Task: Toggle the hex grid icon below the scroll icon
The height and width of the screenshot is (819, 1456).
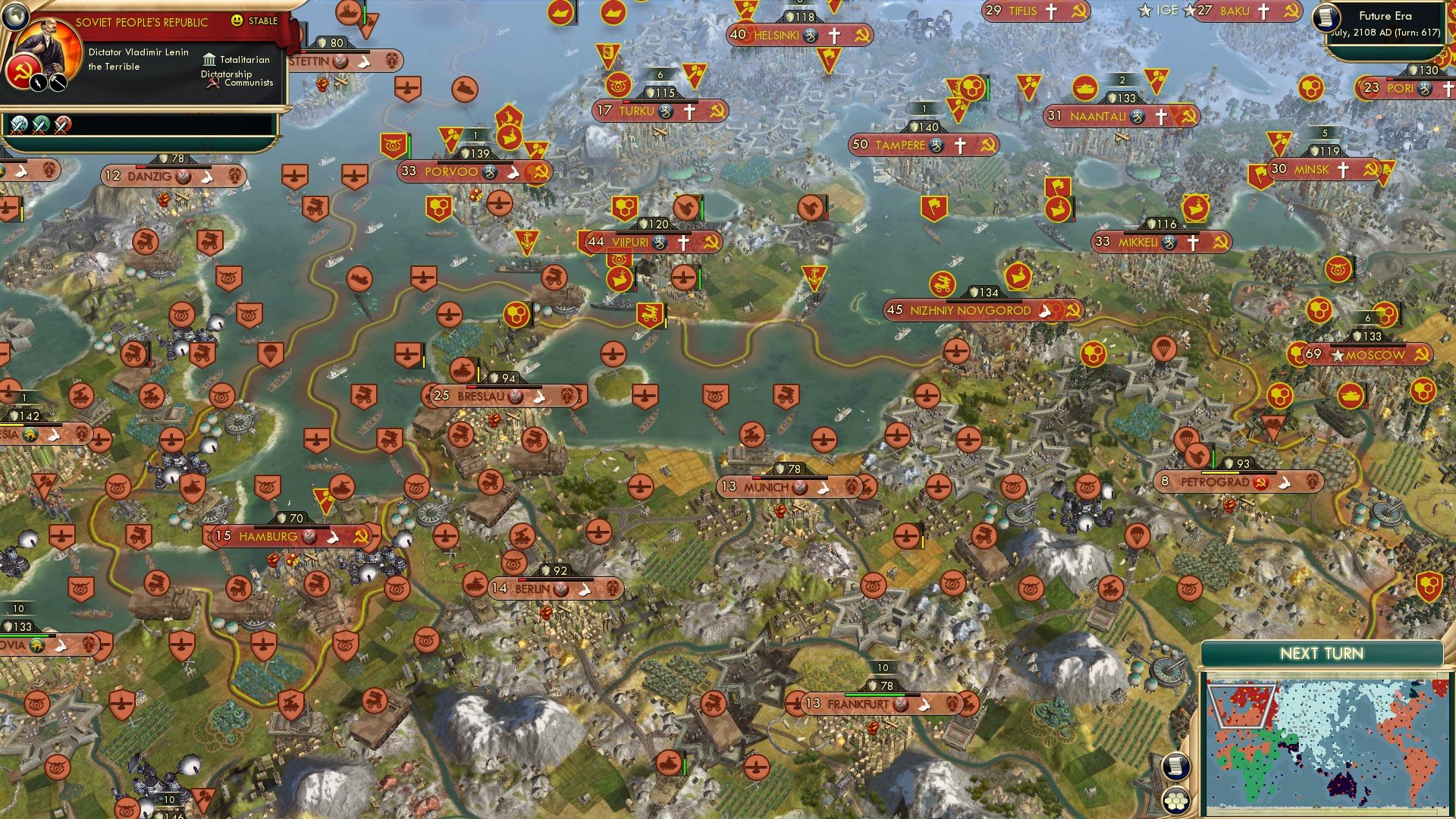Action: (1176, 799)
